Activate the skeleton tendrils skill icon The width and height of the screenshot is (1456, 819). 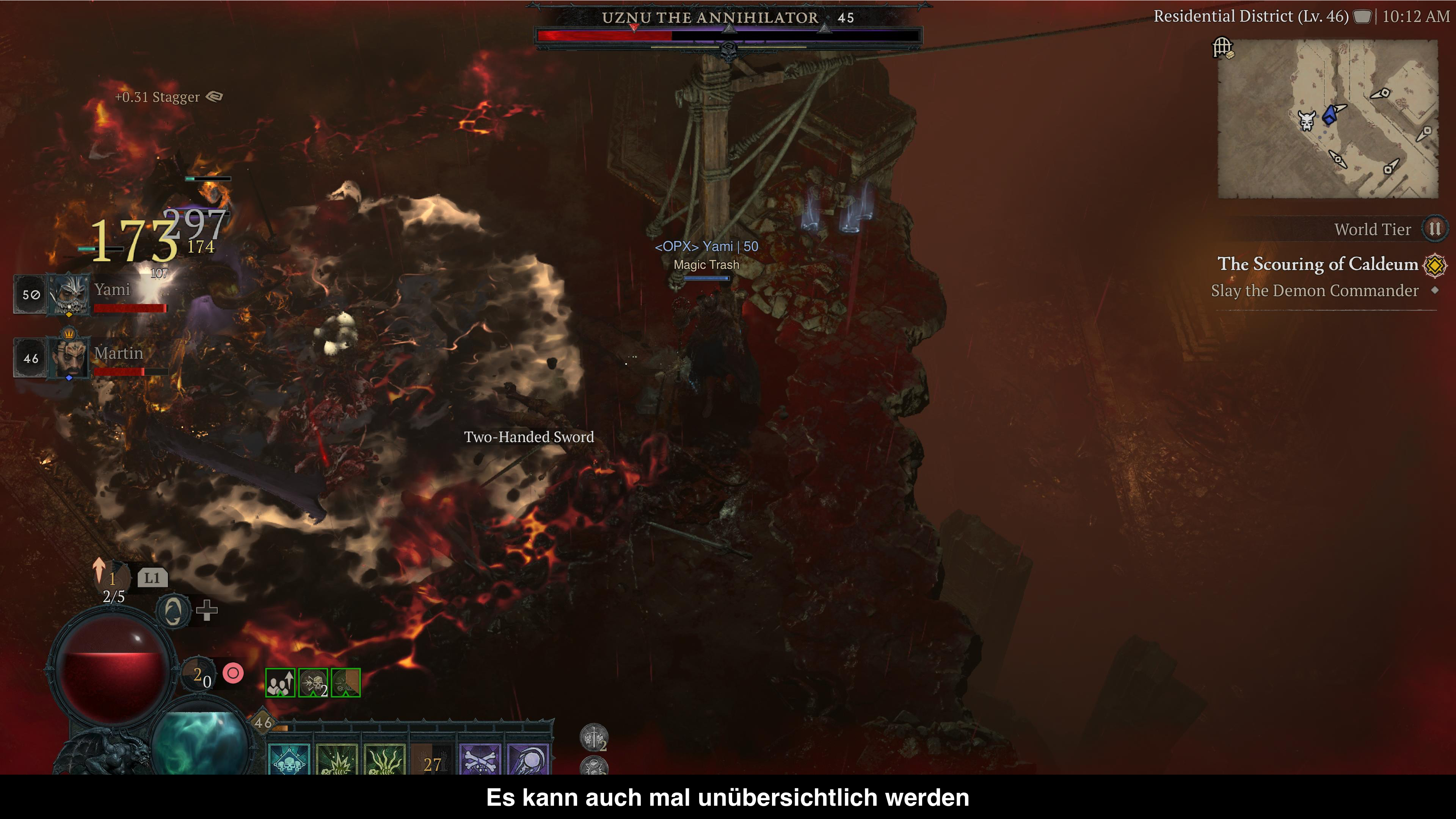click(x=385, y=759)
